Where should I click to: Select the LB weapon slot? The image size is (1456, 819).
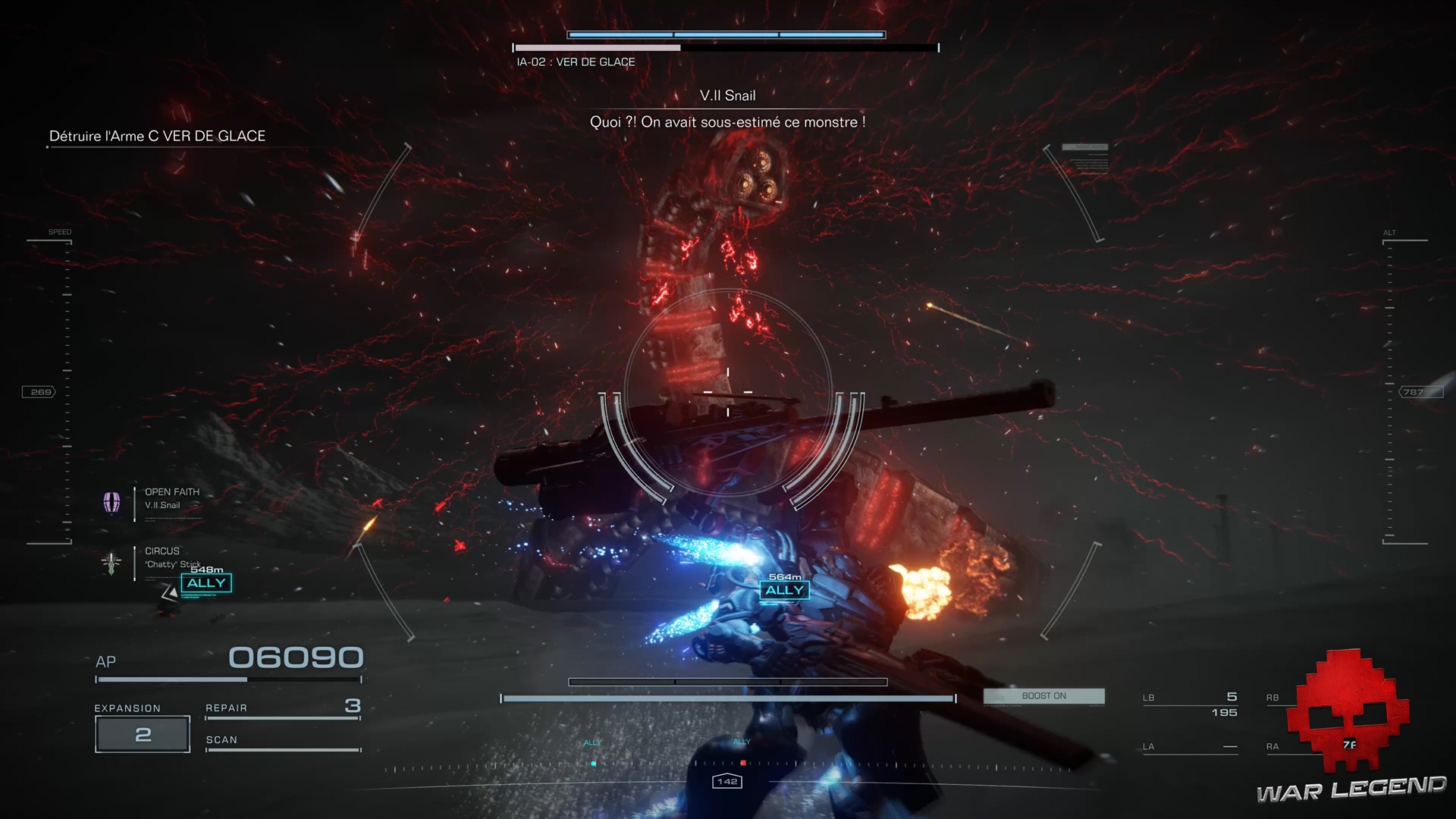(1190, 704)
